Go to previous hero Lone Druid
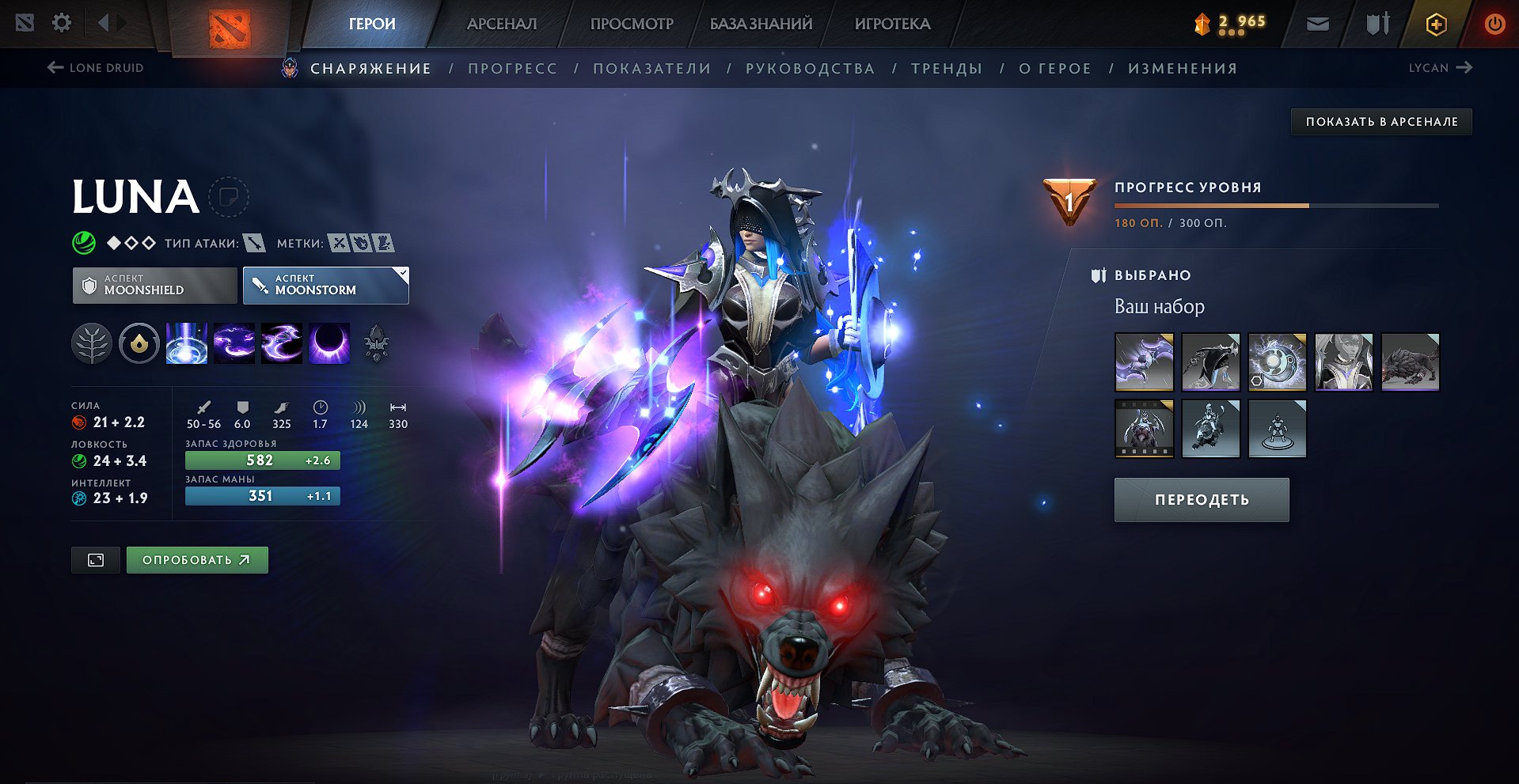The image size is (1519, 784). coord(96,68)
